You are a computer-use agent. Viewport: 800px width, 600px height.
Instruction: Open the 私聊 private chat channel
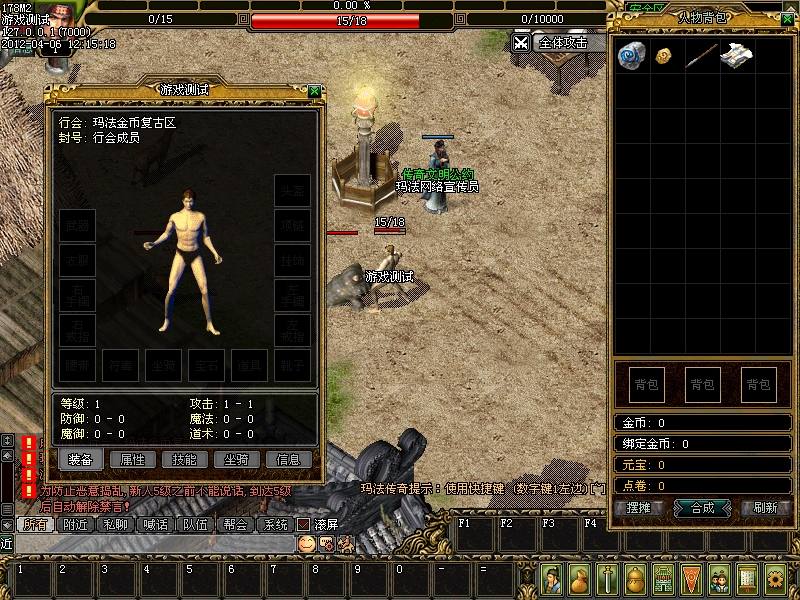tap(115, 524)
